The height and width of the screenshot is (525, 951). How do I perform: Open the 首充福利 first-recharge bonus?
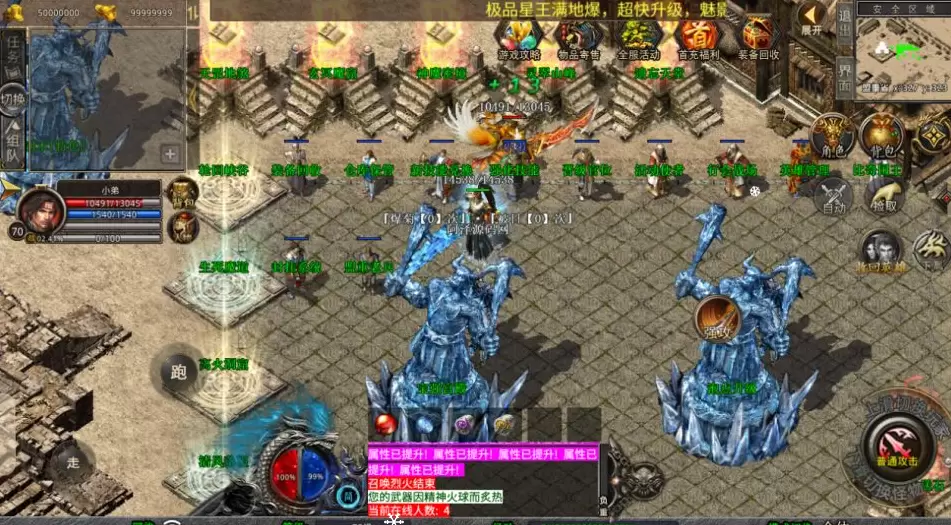[697, 40]
